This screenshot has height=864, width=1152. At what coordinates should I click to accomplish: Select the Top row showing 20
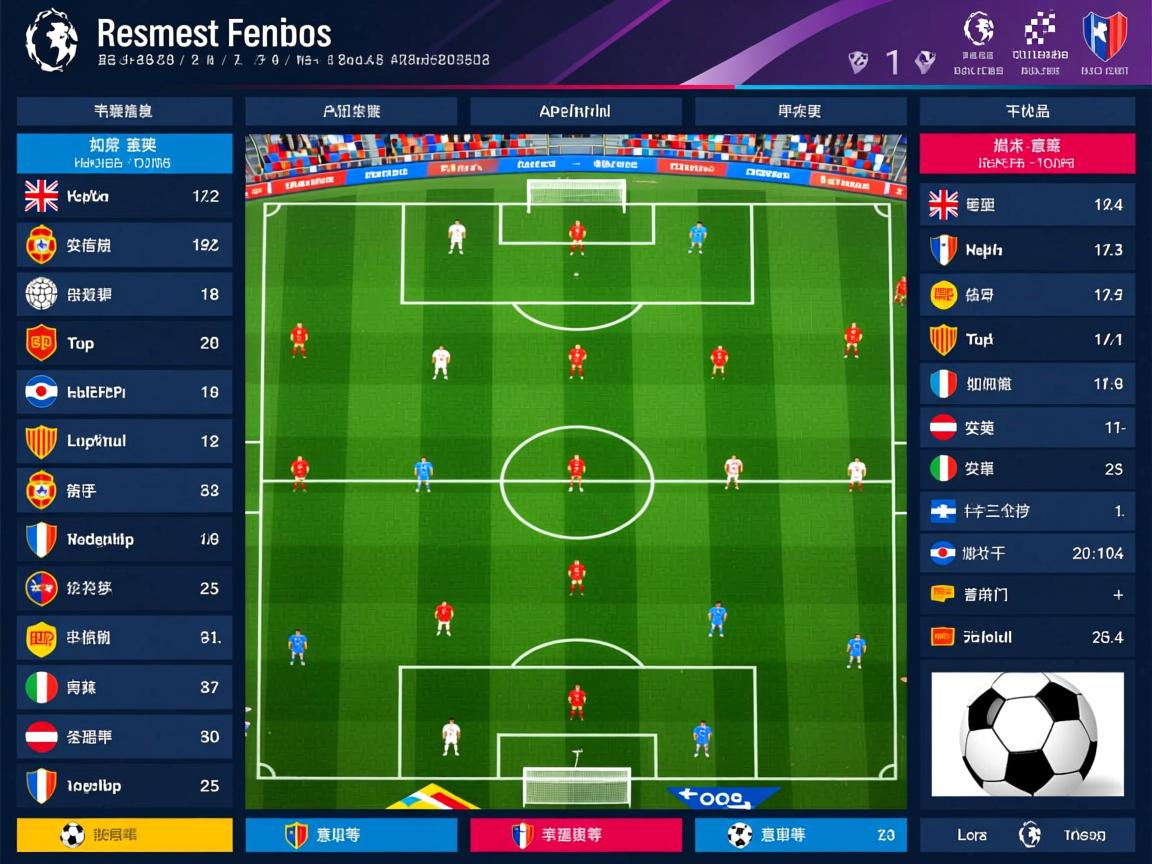click(125, 343)
